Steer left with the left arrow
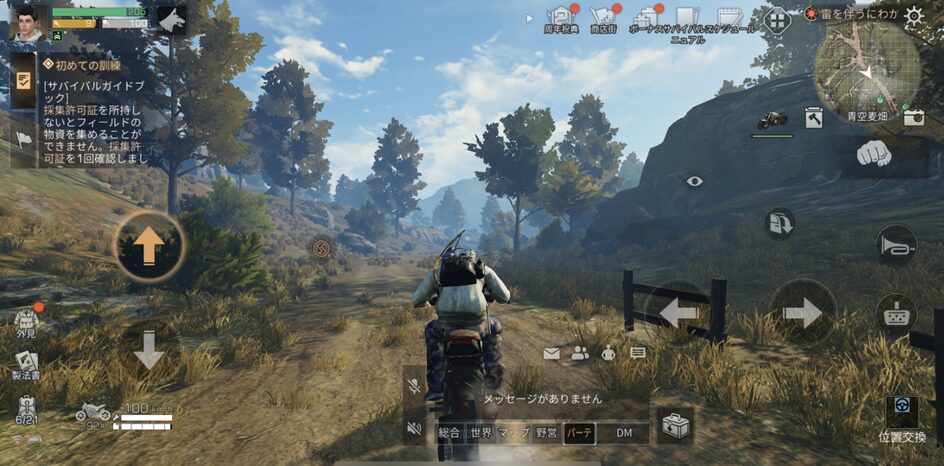 pos(679,313)
